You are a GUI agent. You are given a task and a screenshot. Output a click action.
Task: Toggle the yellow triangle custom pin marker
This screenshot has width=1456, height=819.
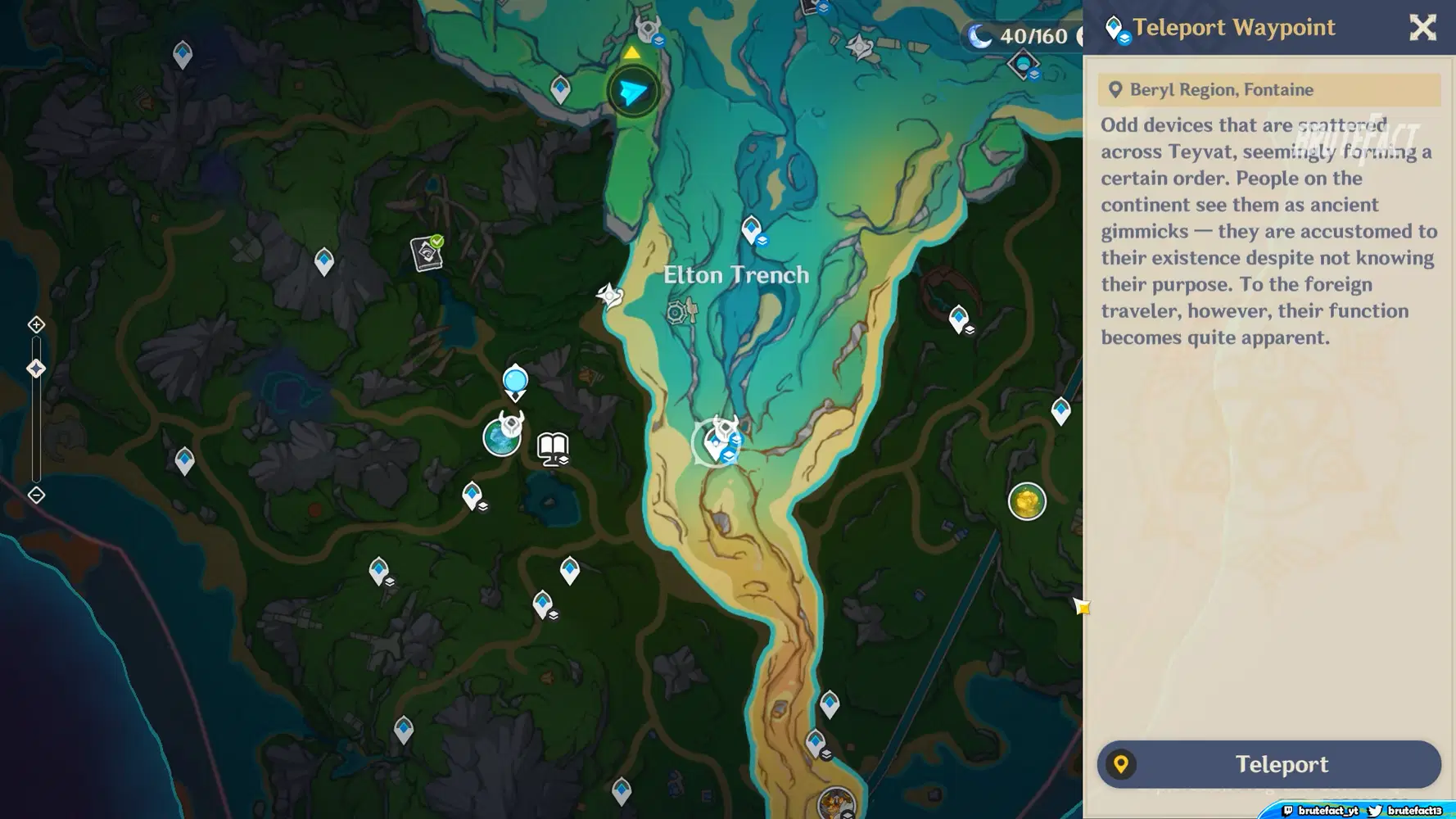pos(631,53)
